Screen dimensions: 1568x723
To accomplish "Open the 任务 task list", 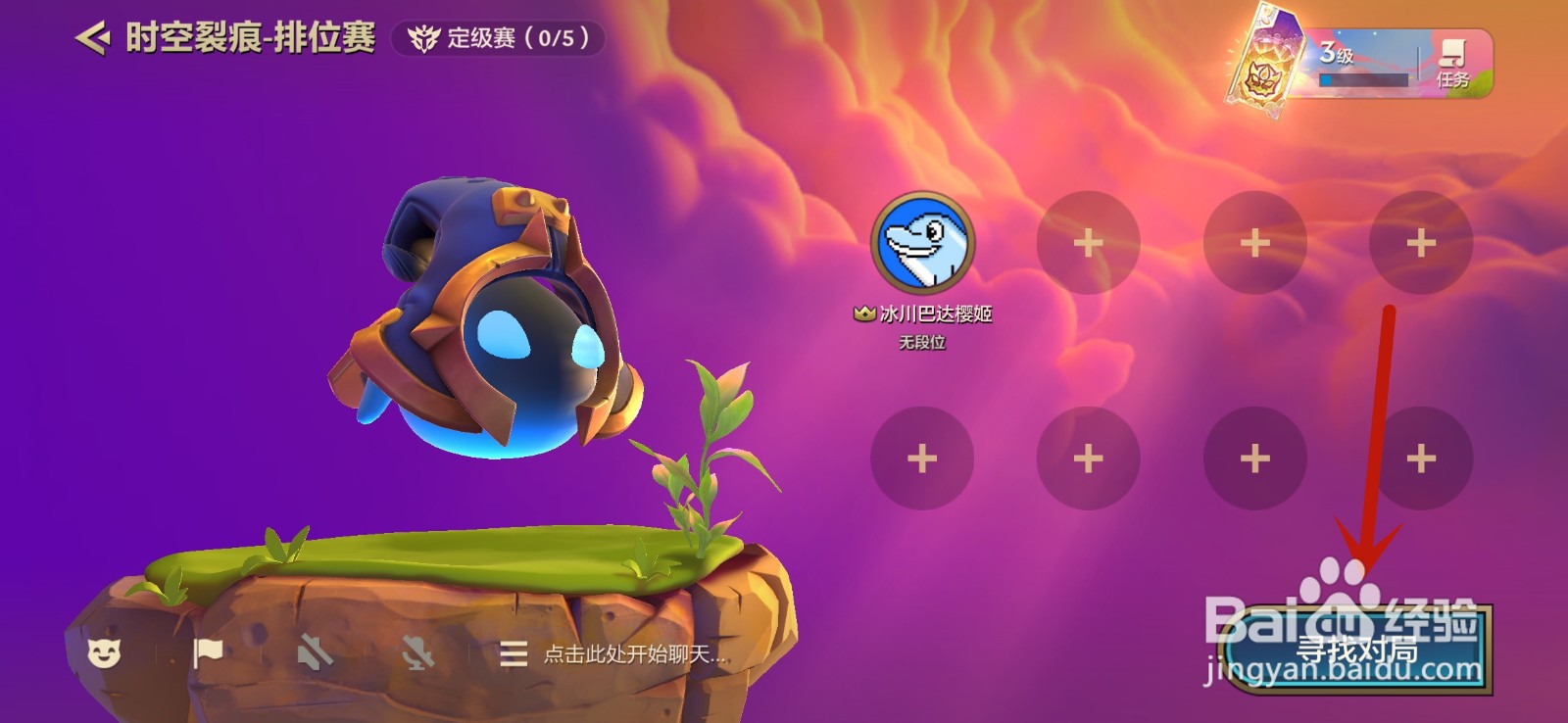I will [x=1452, y=62].
